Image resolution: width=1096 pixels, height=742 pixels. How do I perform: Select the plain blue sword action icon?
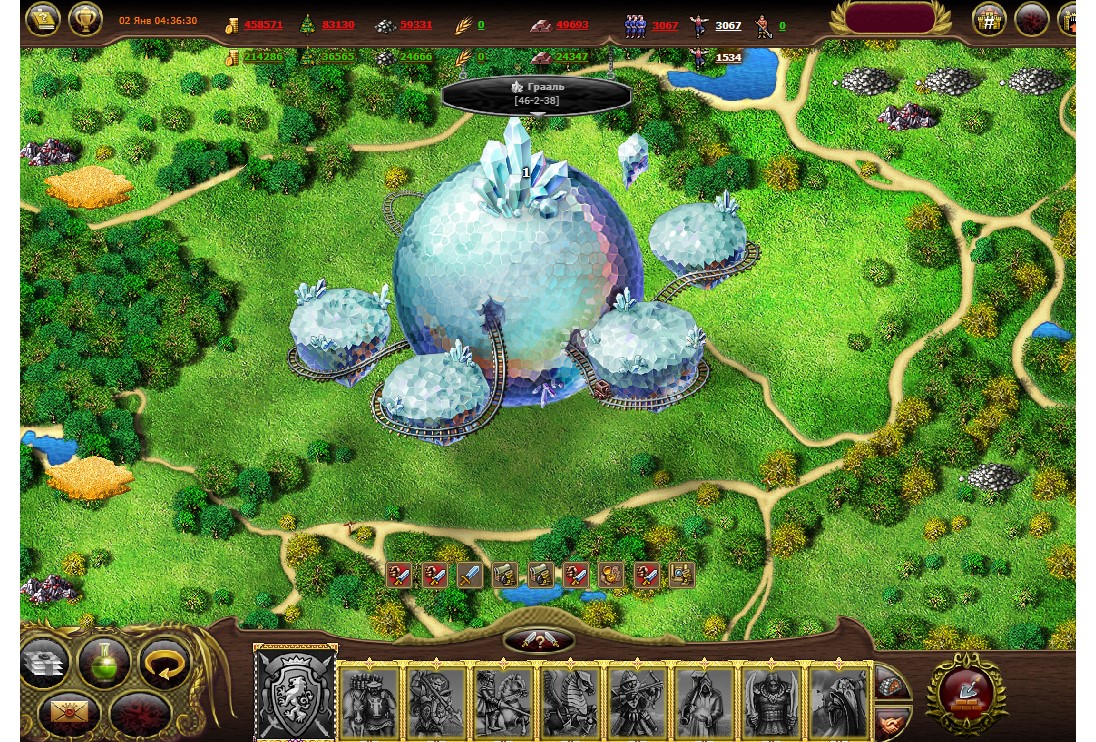pos(470,575)
